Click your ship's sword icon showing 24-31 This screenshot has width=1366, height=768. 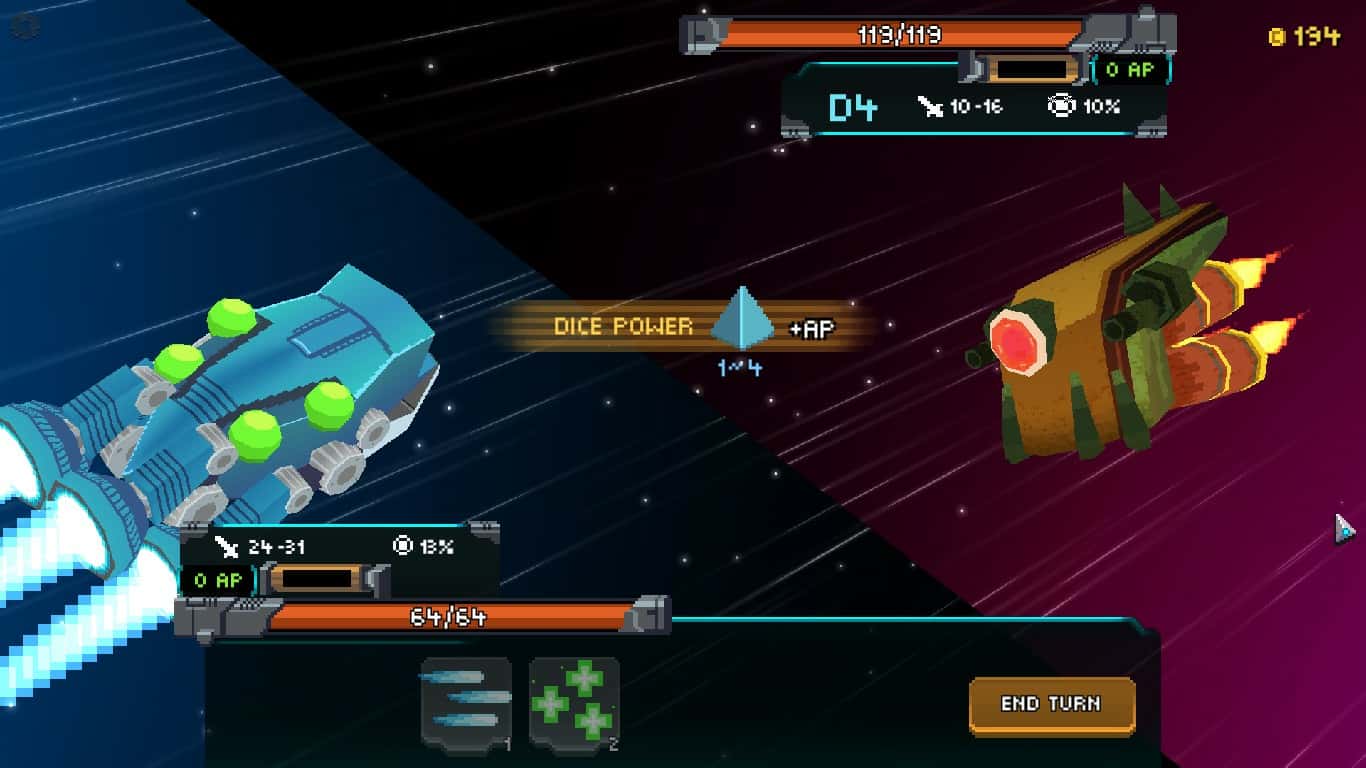tap(229, 545)
